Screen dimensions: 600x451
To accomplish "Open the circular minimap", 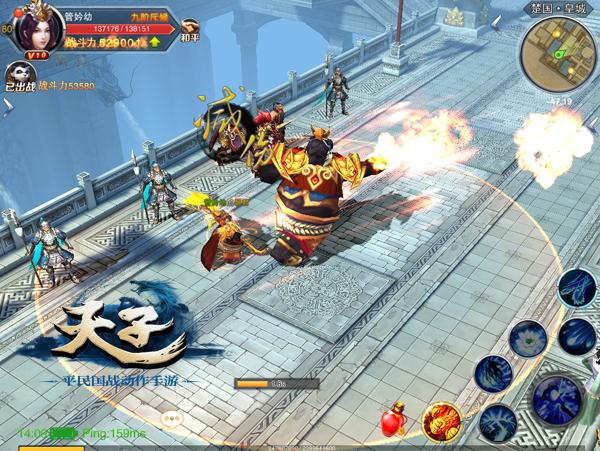I will click(x=557, y=53).
